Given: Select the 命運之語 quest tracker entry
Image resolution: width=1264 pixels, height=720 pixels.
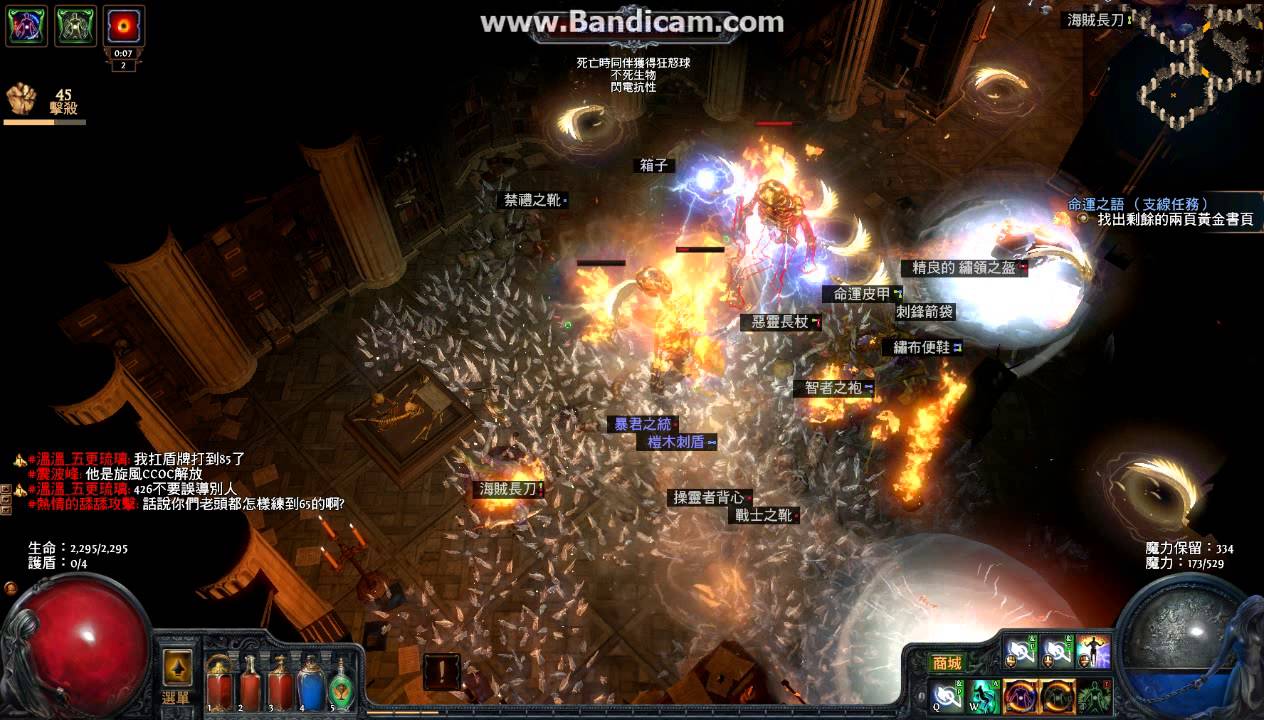Looking at the screenshot, I should point(1138,204).
